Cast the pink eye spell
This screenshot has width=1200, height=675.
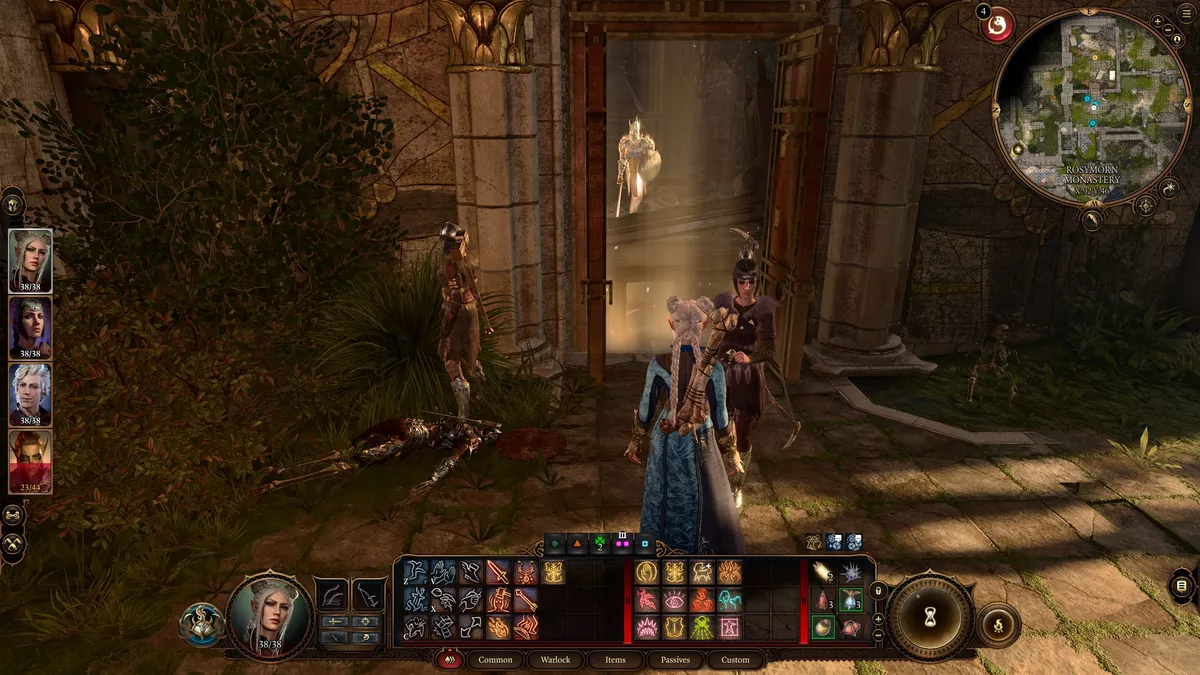tap(674, 600)
